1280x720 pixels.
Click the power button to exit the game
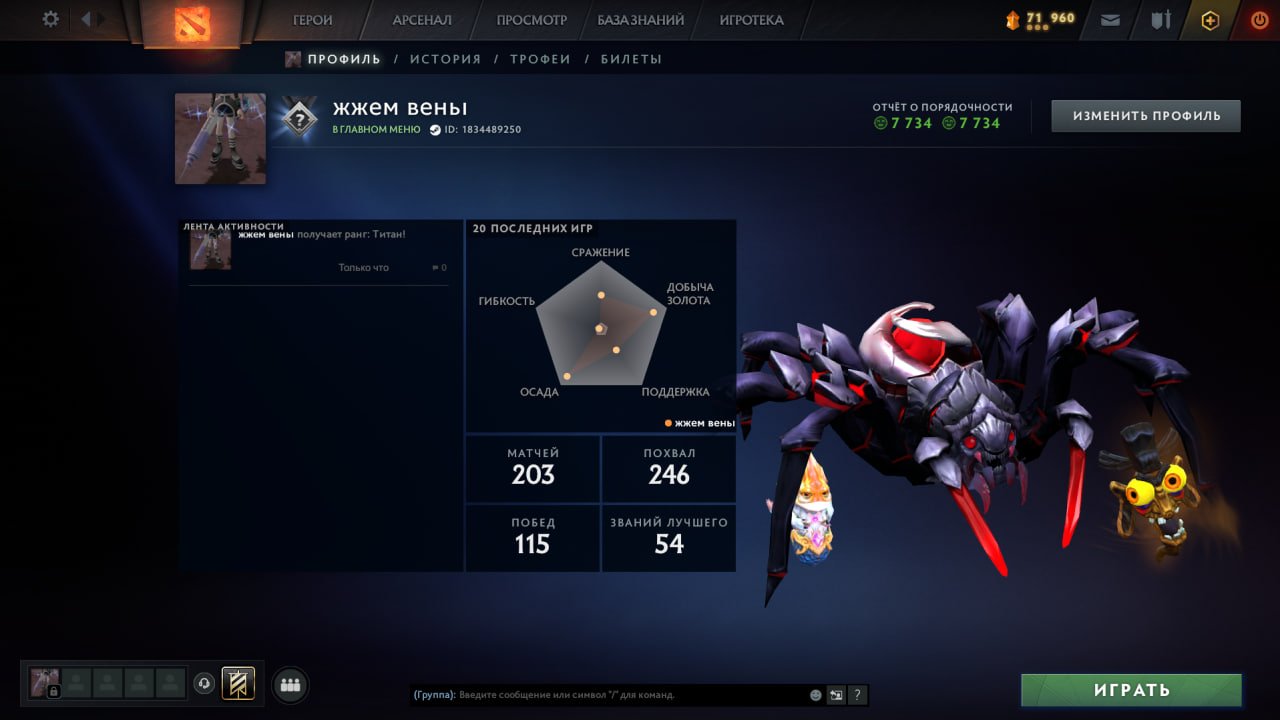tap(1259, 19)
